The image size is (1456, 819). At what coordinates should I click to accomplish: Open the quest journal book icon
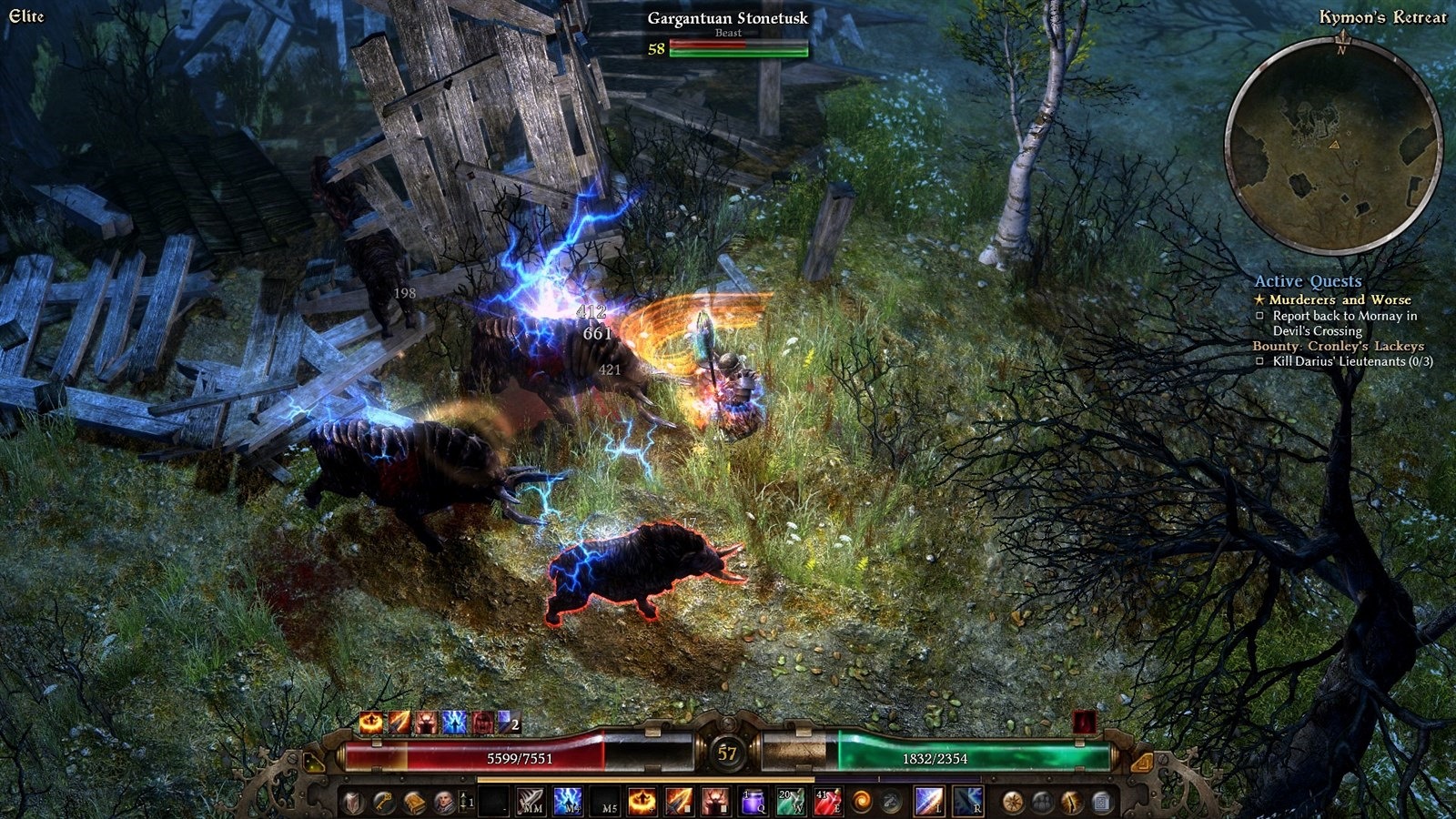[x=414, y=802]
